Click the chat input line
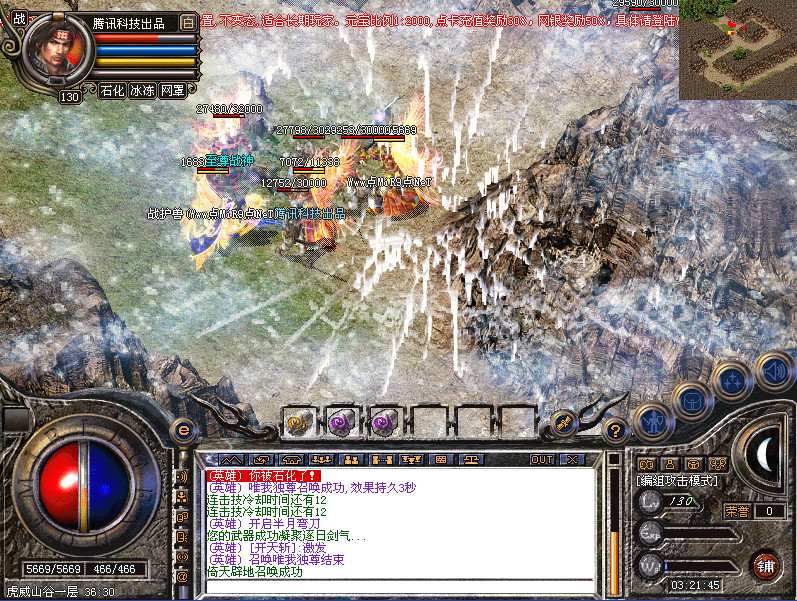797x601 pixels. pyautogui.click(x=400, y=588)
